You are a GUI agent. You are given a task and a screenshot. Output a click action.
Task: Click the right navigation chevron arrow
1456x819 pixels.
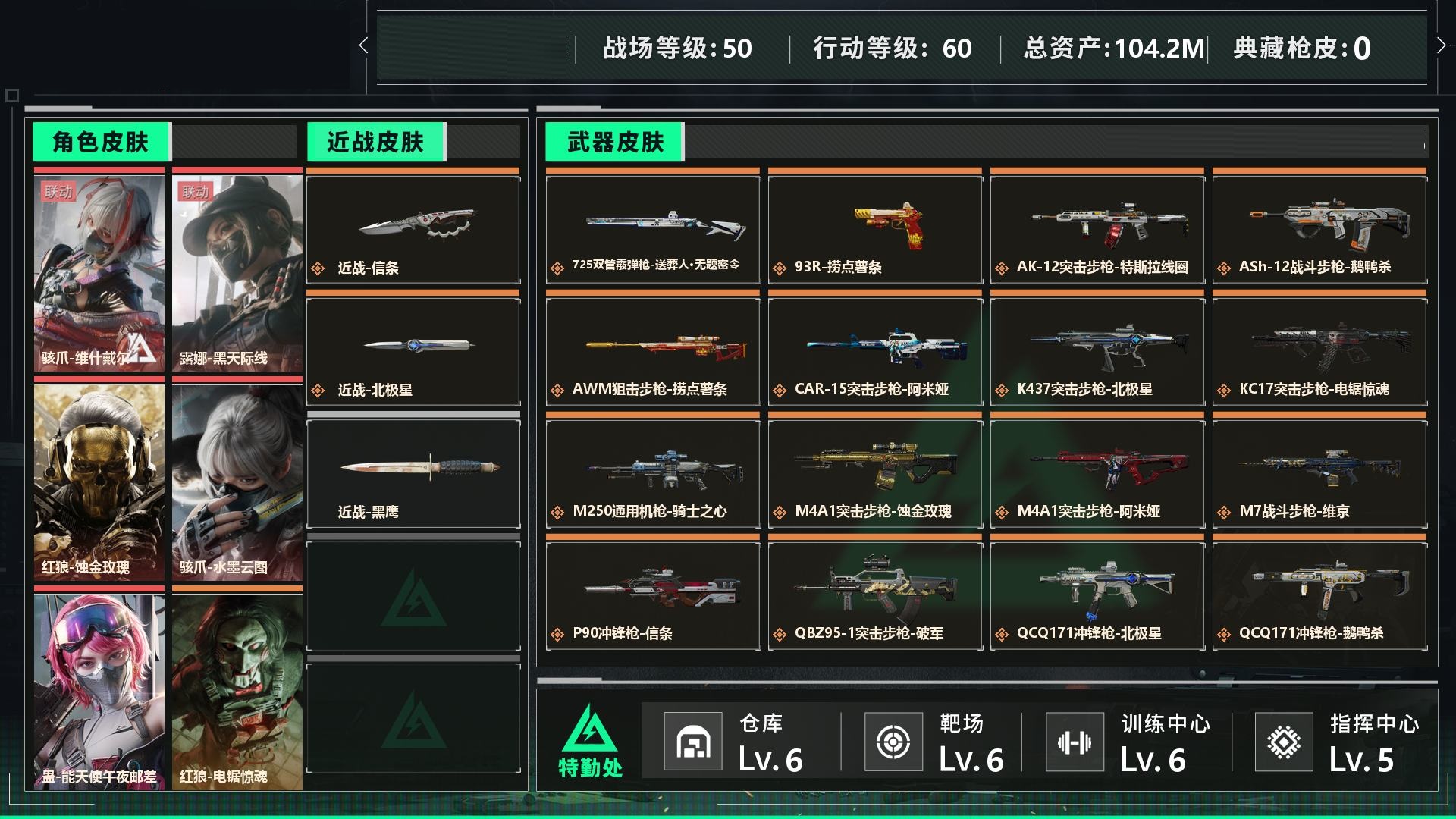tap(1442, 45)
